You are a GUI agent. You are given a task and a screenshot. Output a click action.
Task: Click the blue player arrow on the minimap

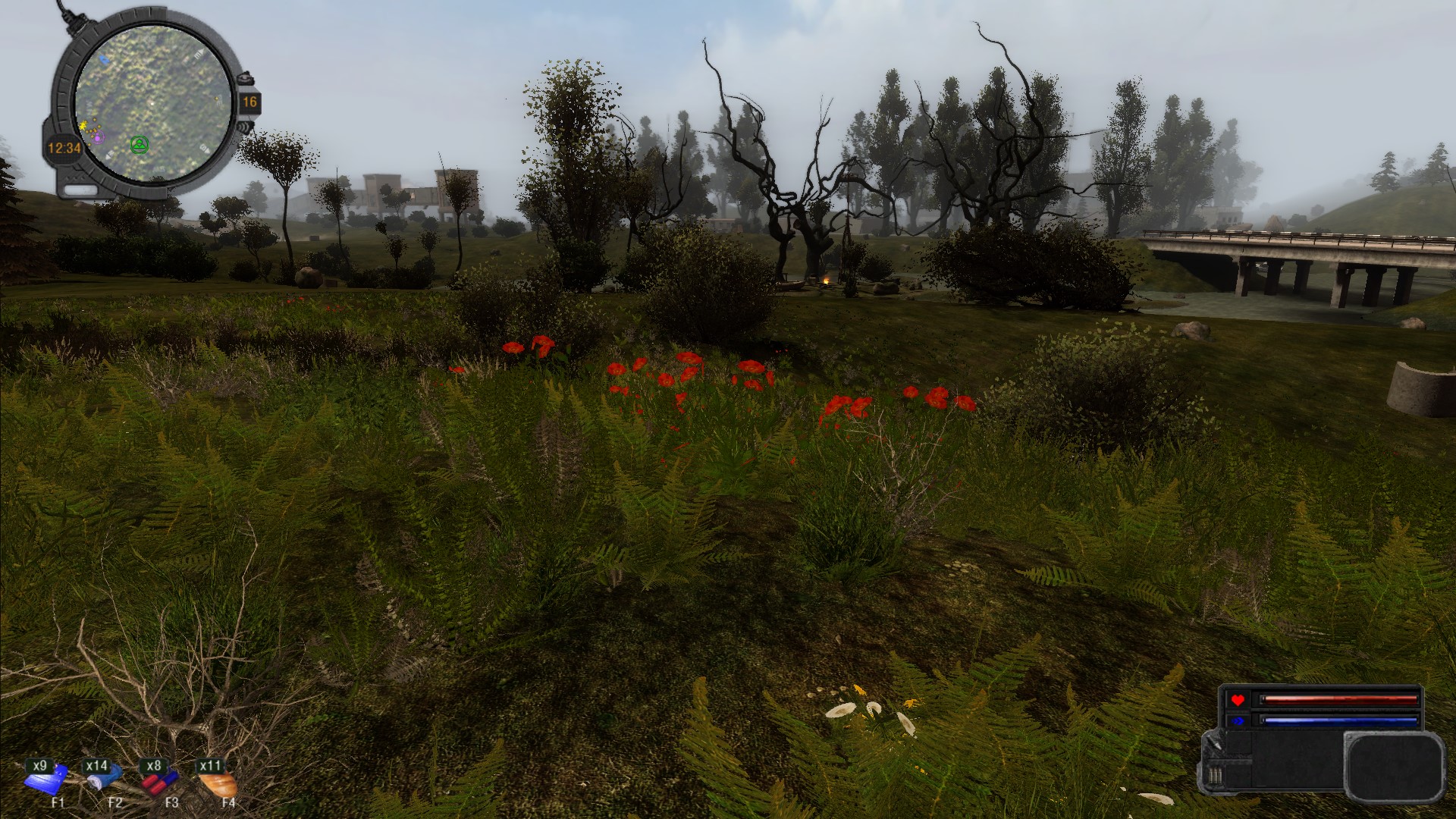point(104,61)
